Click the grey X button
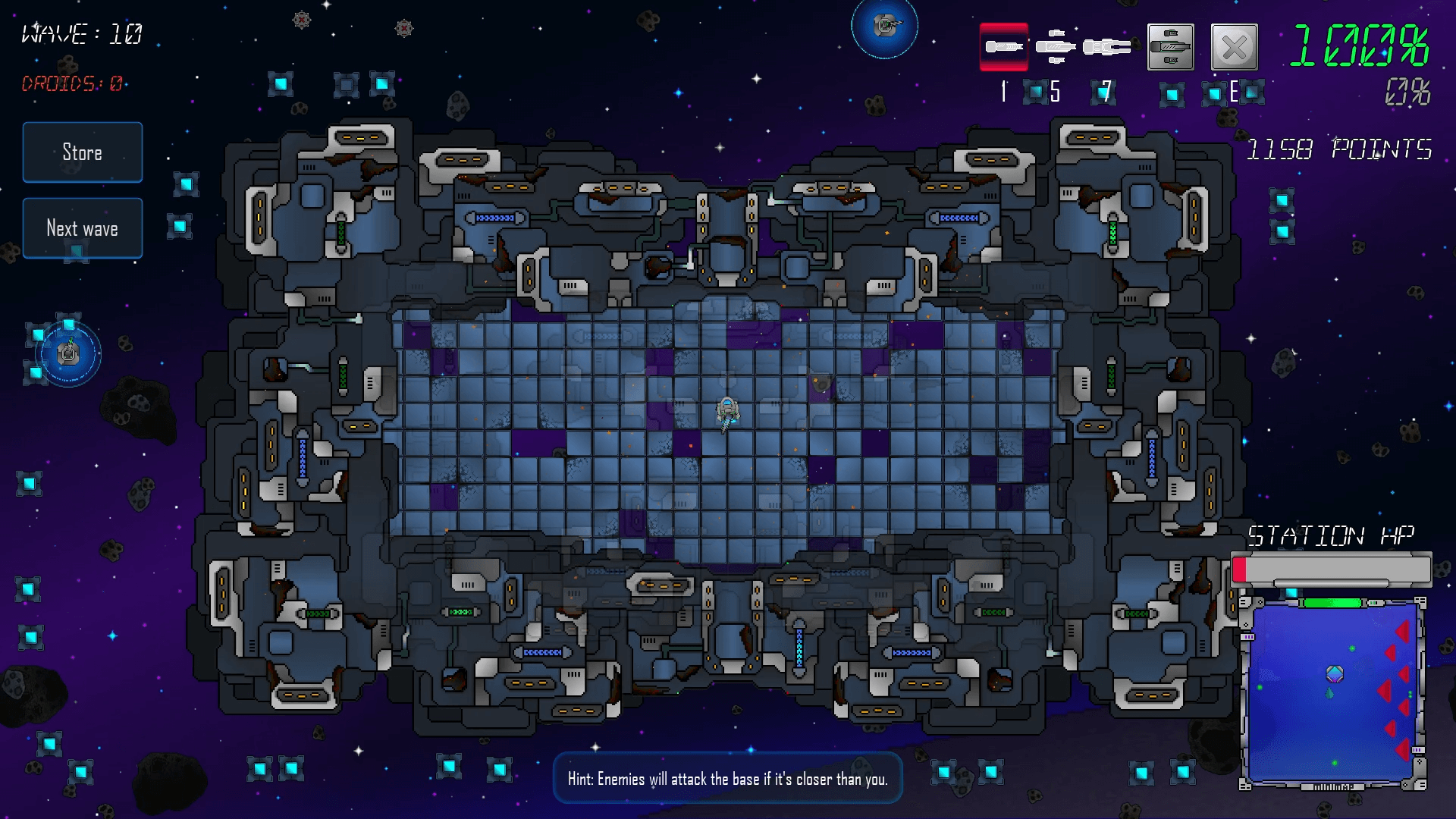Image resolution: width=1456 pixels, height=819 pixels. click(x=1234, y=47)
